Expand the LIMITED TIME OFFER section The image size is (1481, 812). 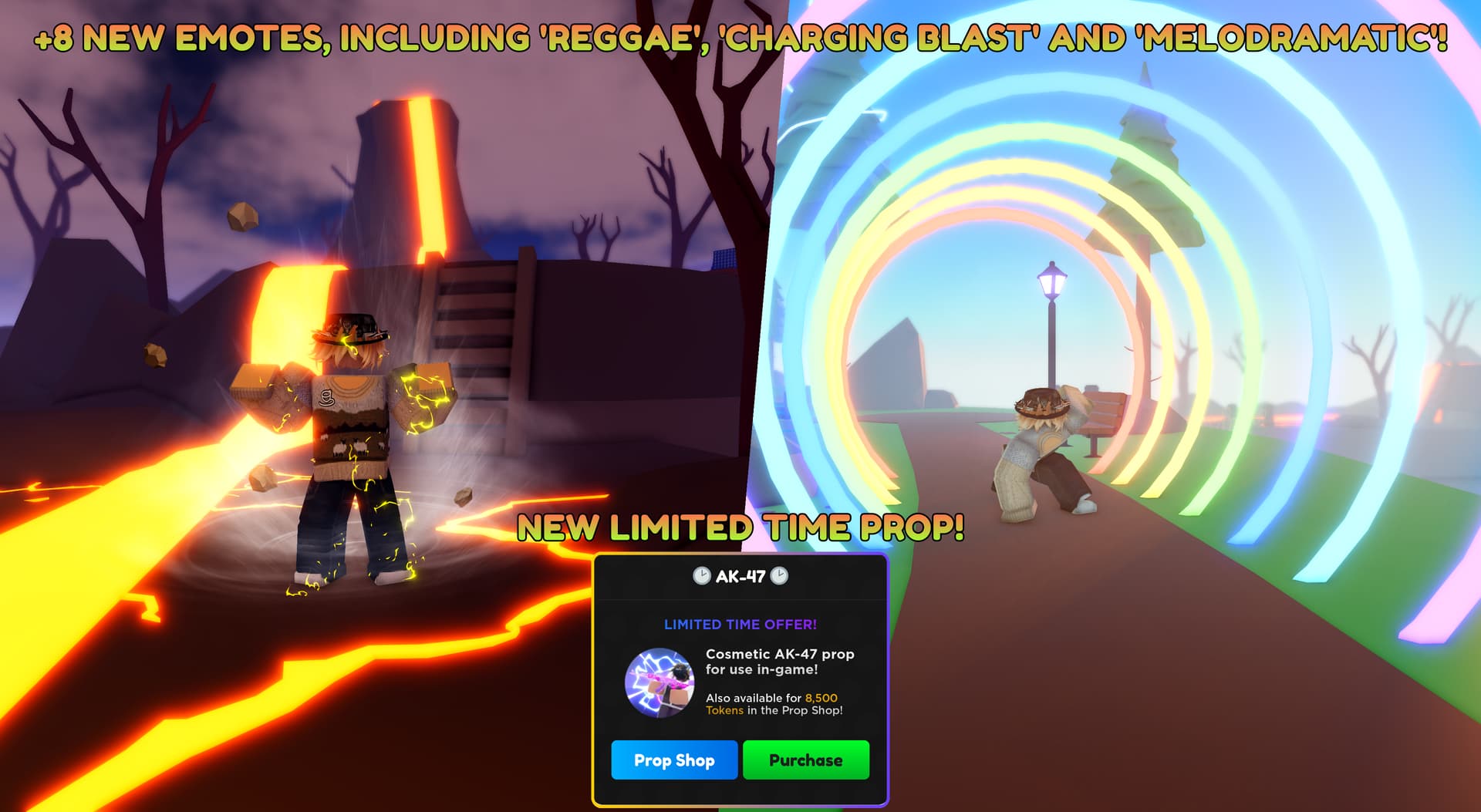point(740,624)
